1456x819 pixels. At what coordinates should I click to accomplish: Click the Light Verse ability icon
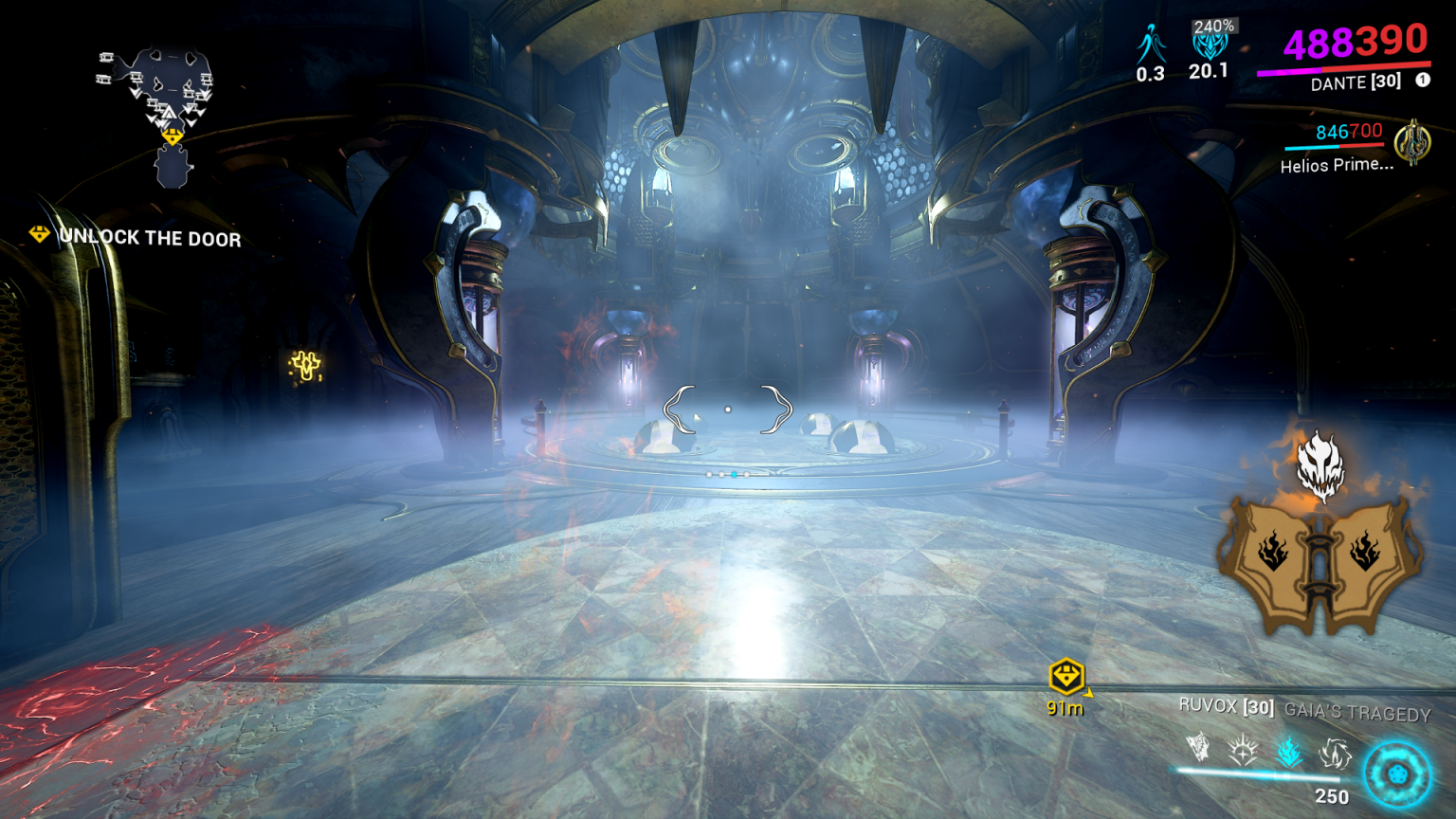coord(1242,749)
